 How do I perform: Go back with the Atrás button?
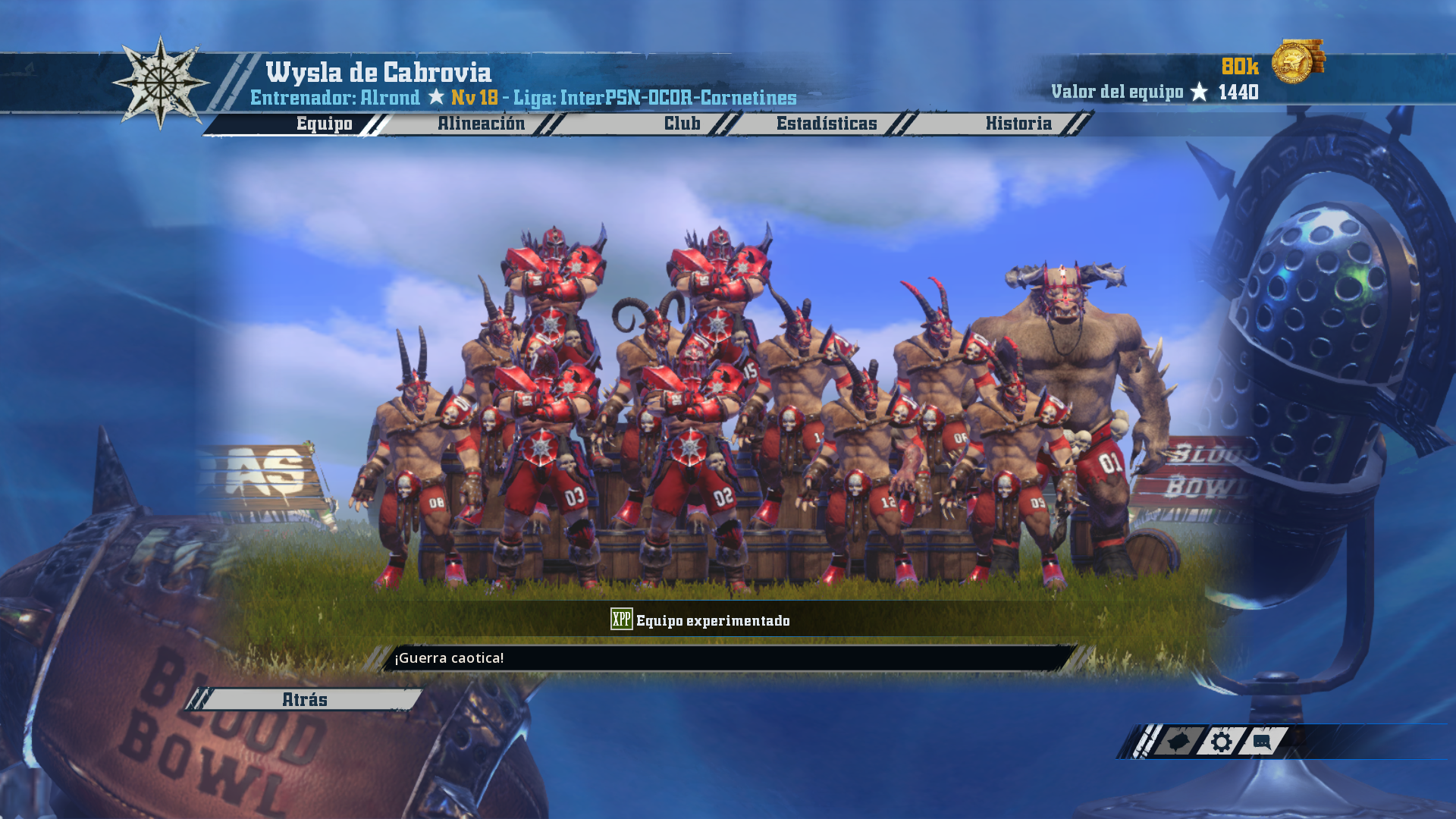(305, 699)
